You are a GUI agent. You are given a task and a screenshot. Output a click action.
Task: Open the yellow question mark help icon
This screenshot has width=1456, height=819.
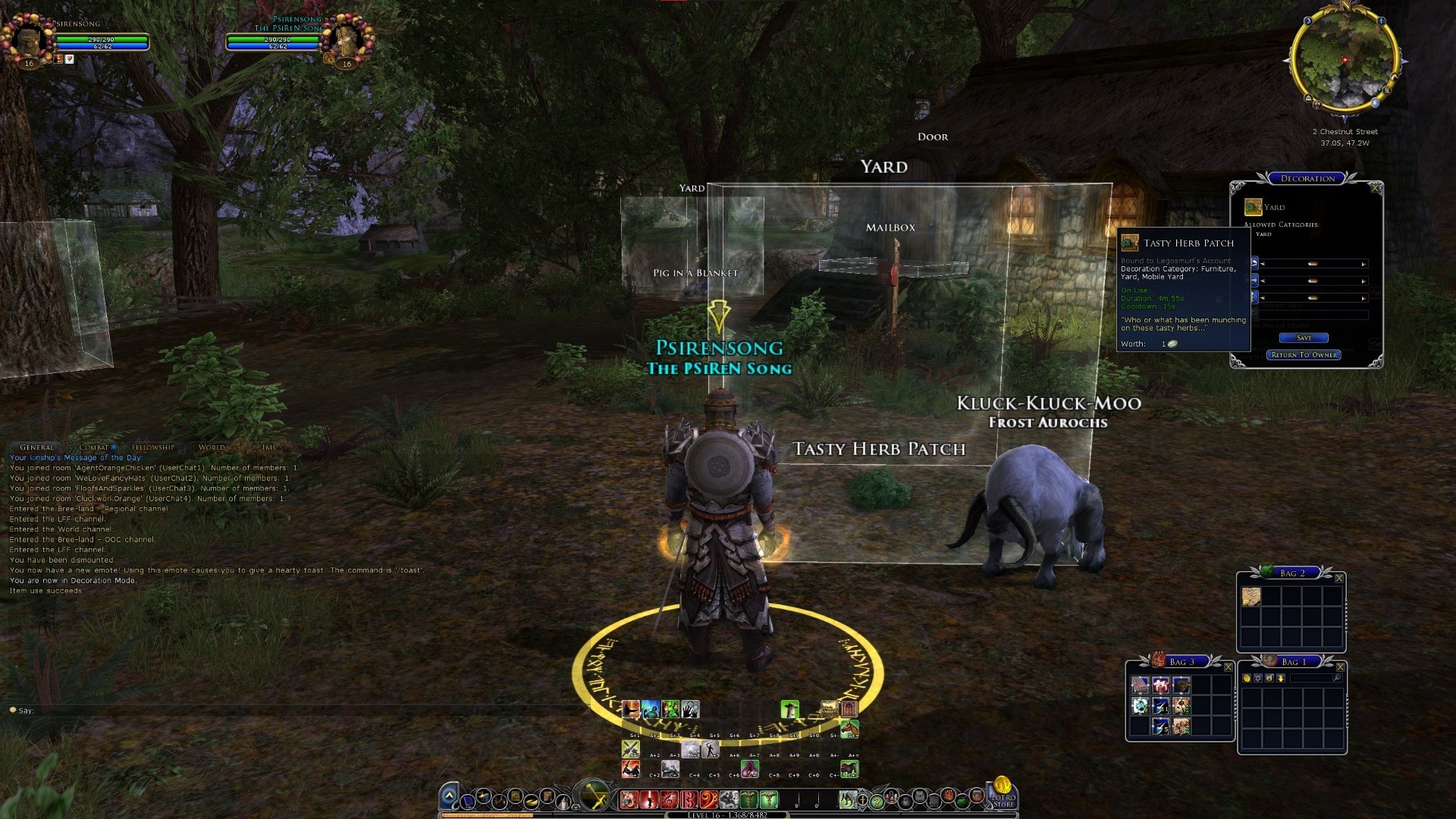[877, 800]
